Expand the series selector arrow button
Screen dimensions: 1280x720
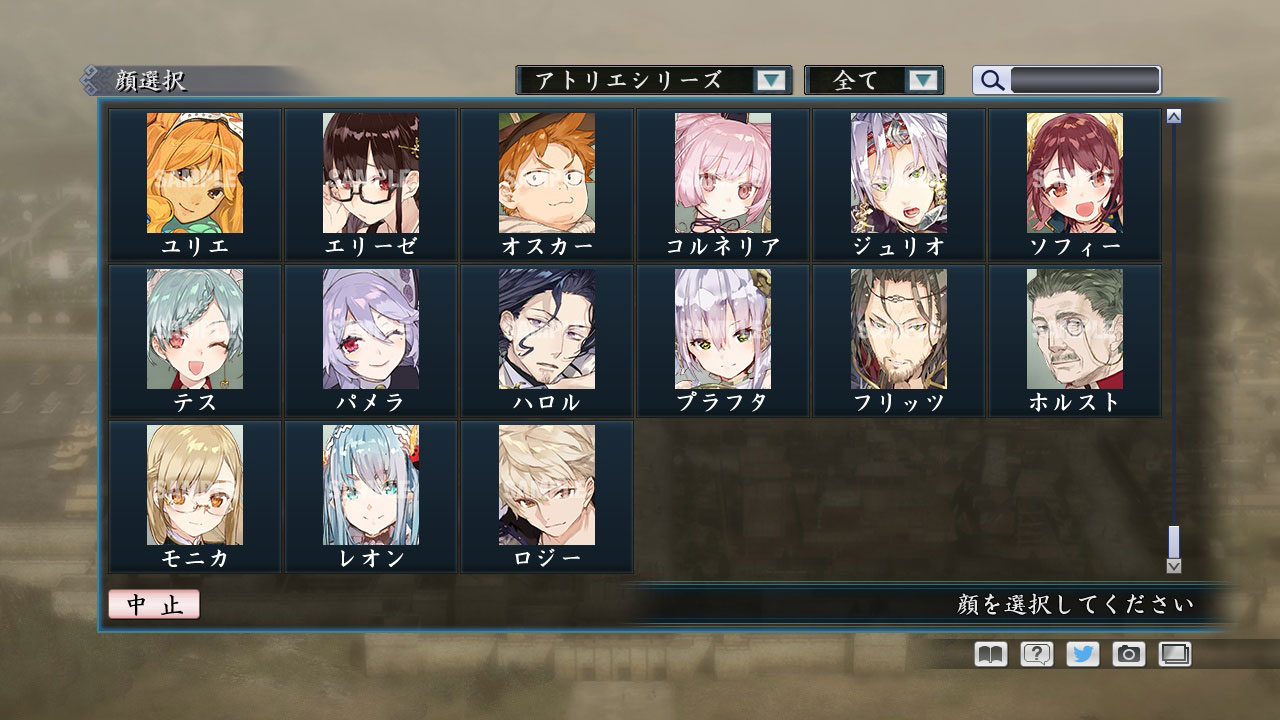[x=770, y=80]
